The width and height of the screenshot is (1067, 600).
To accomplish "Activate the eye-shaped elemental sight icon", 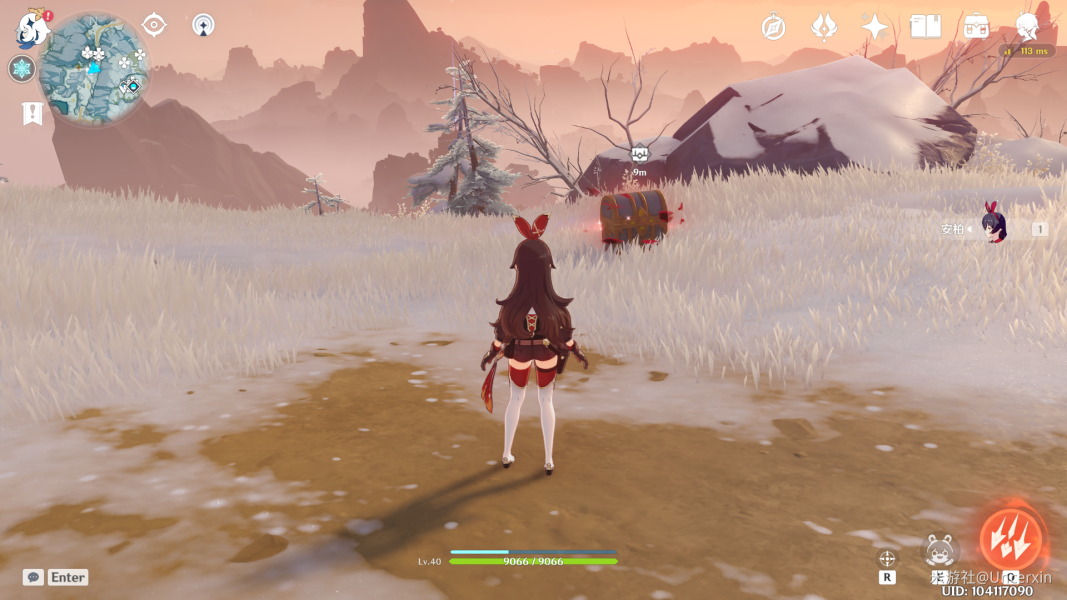I will [x=154, y=25].
